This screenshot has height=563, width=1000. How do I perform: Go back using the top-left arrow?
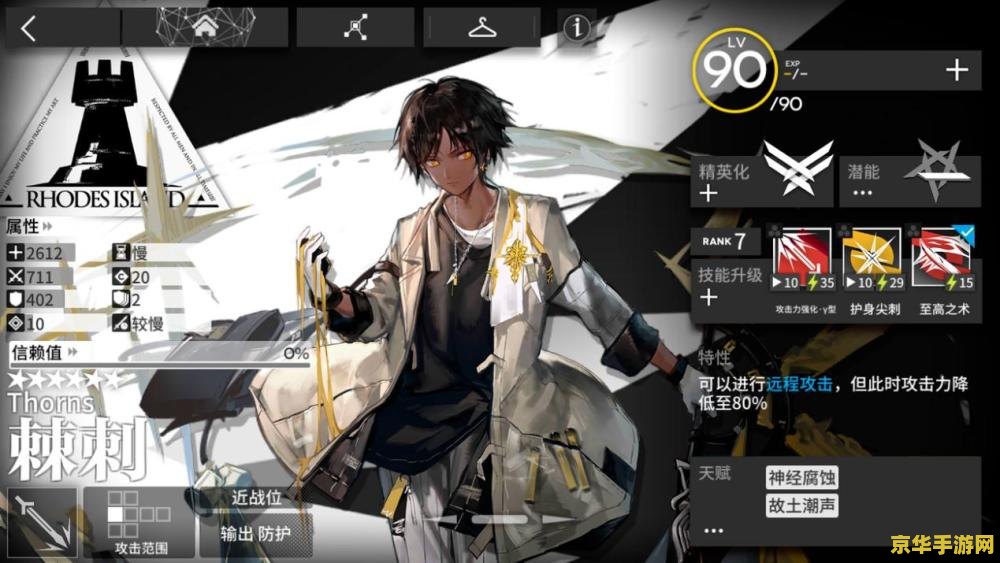click(29, 28)
